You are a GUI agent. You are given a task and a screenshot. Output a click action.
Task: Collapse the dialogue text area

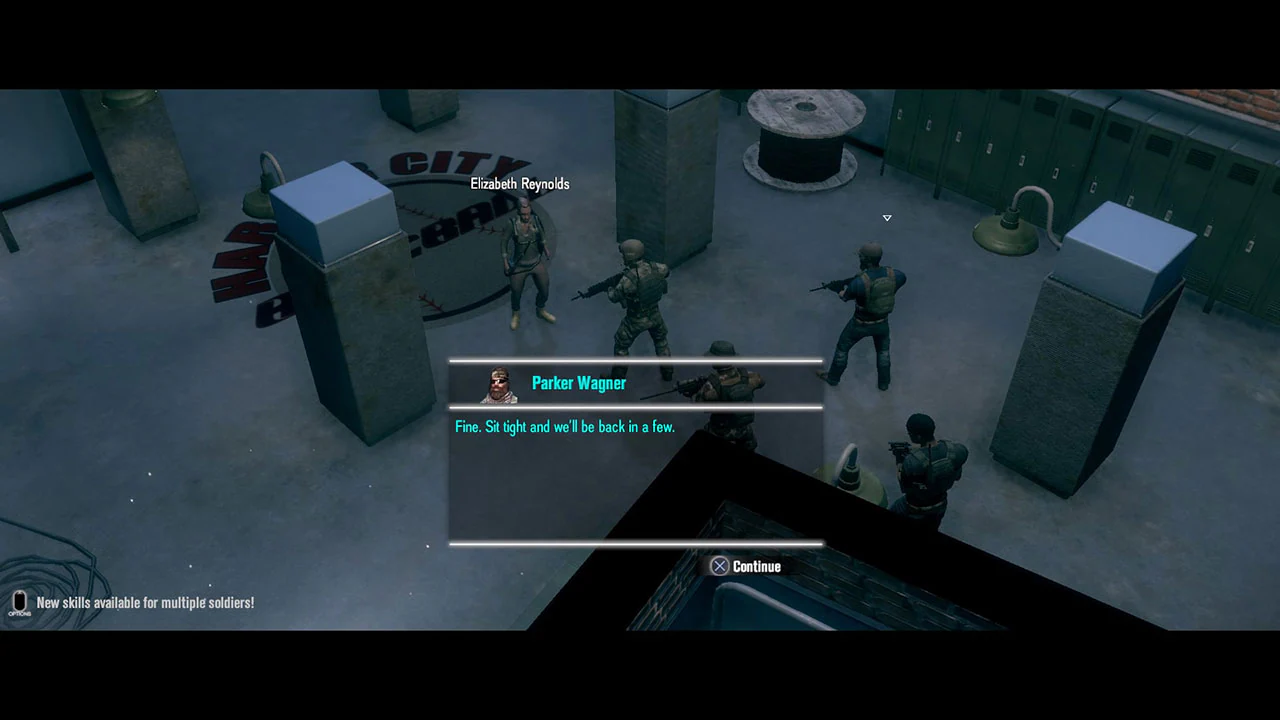point(636,475)
